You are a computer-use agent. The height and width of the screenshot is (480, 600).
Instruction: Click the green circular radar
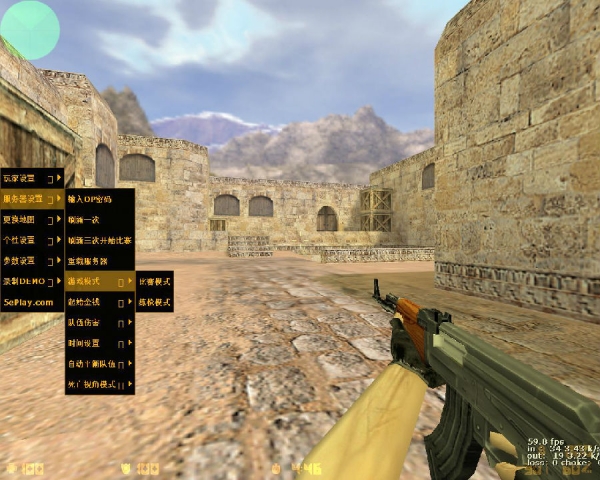[31, 29]
